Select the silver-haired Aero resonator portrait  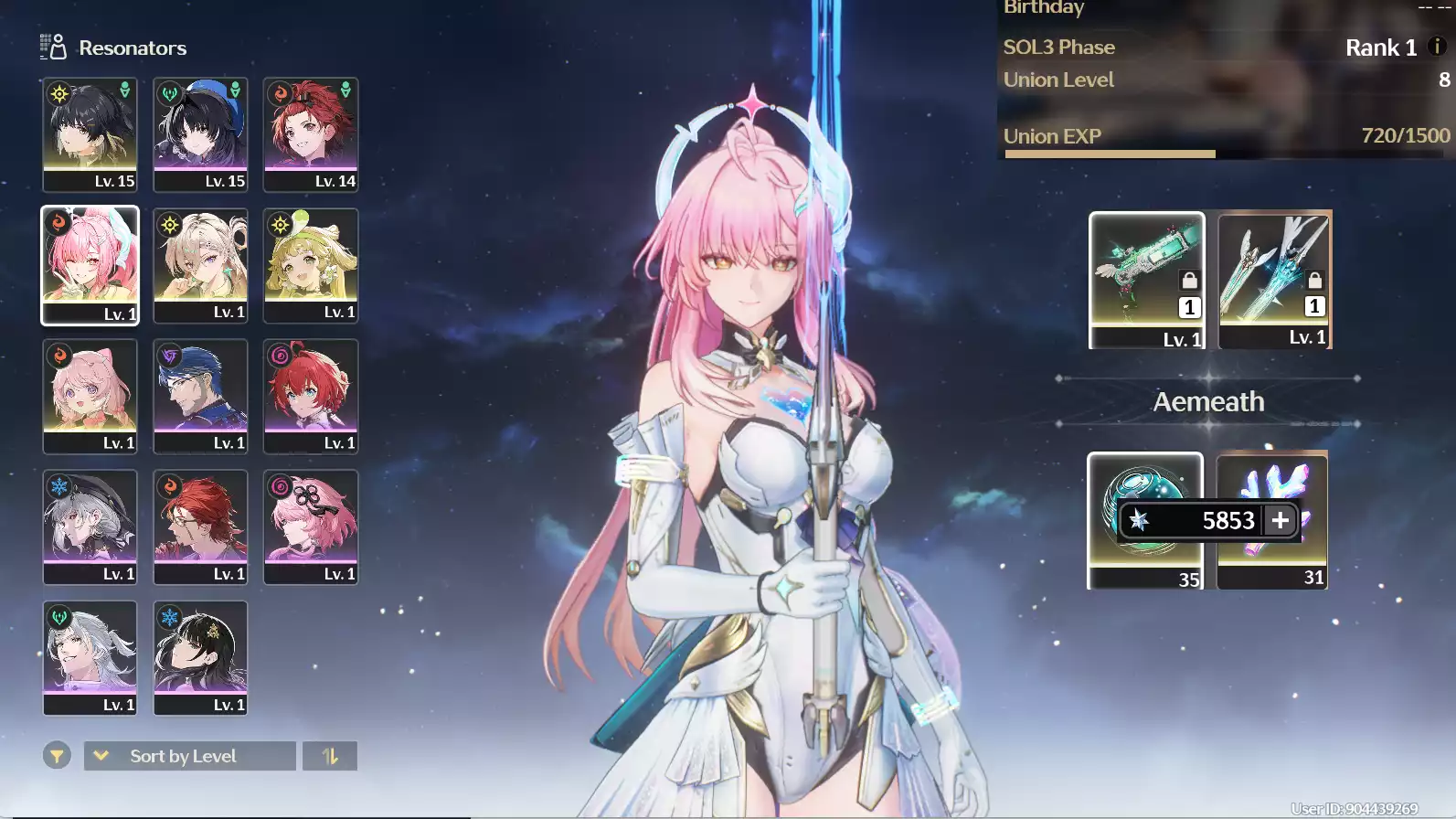coord(90,657)
